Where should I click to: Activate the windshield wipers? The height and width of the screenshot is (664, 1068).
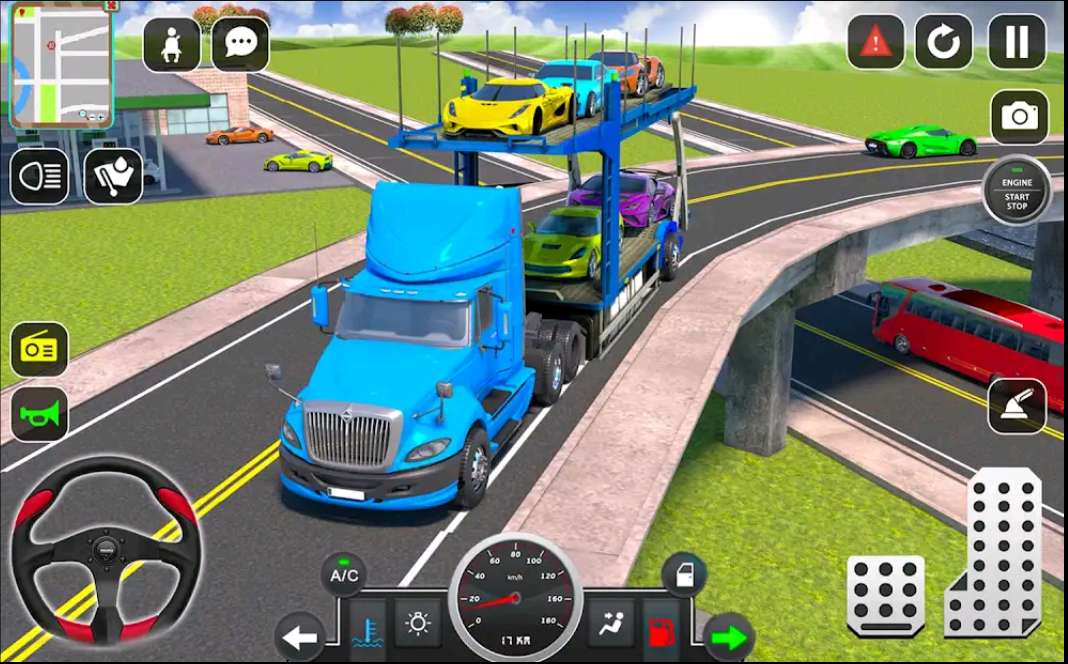click(112, 177)
